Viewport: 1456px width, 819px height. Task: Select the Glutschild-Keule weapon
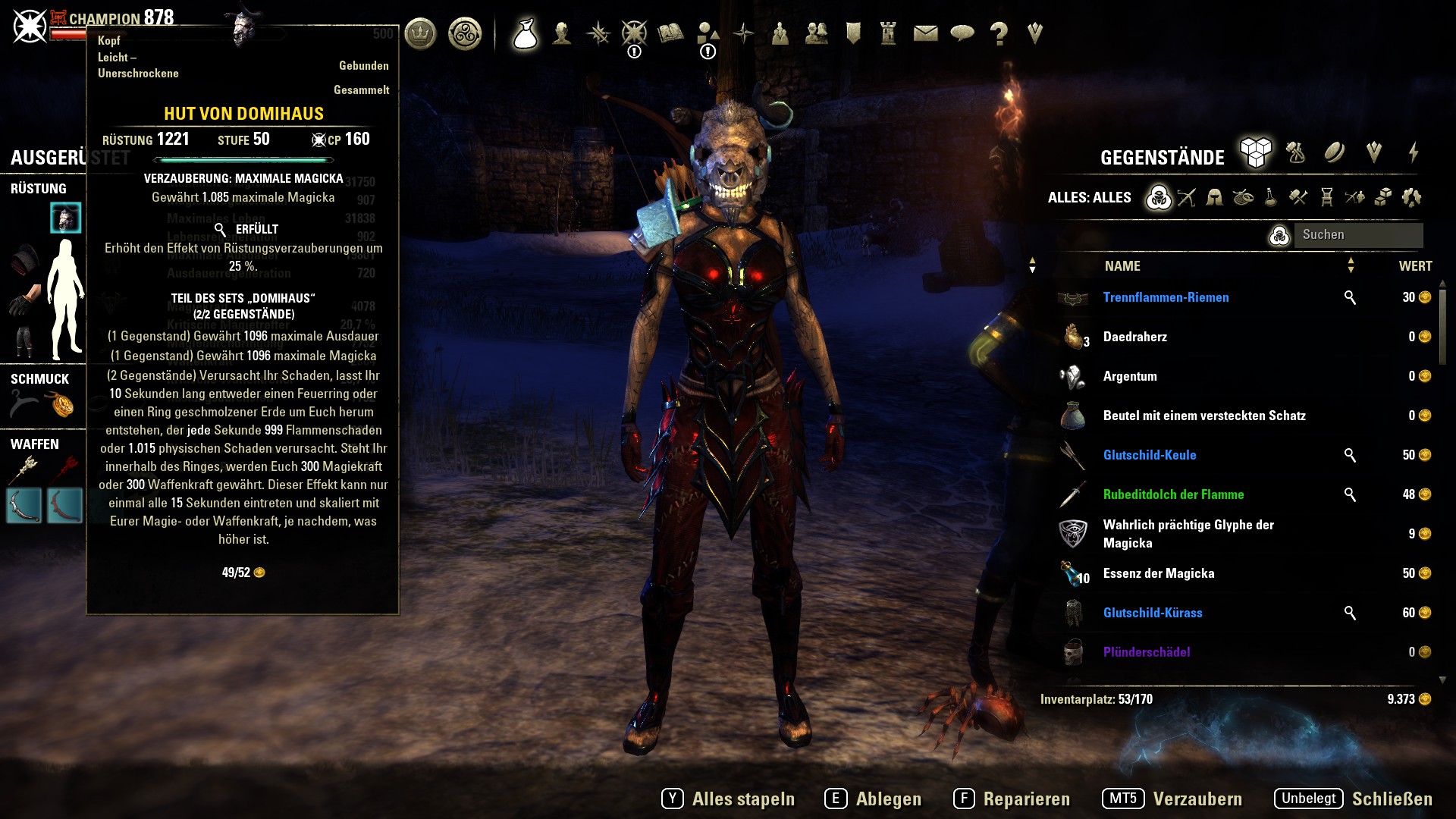1149,455
